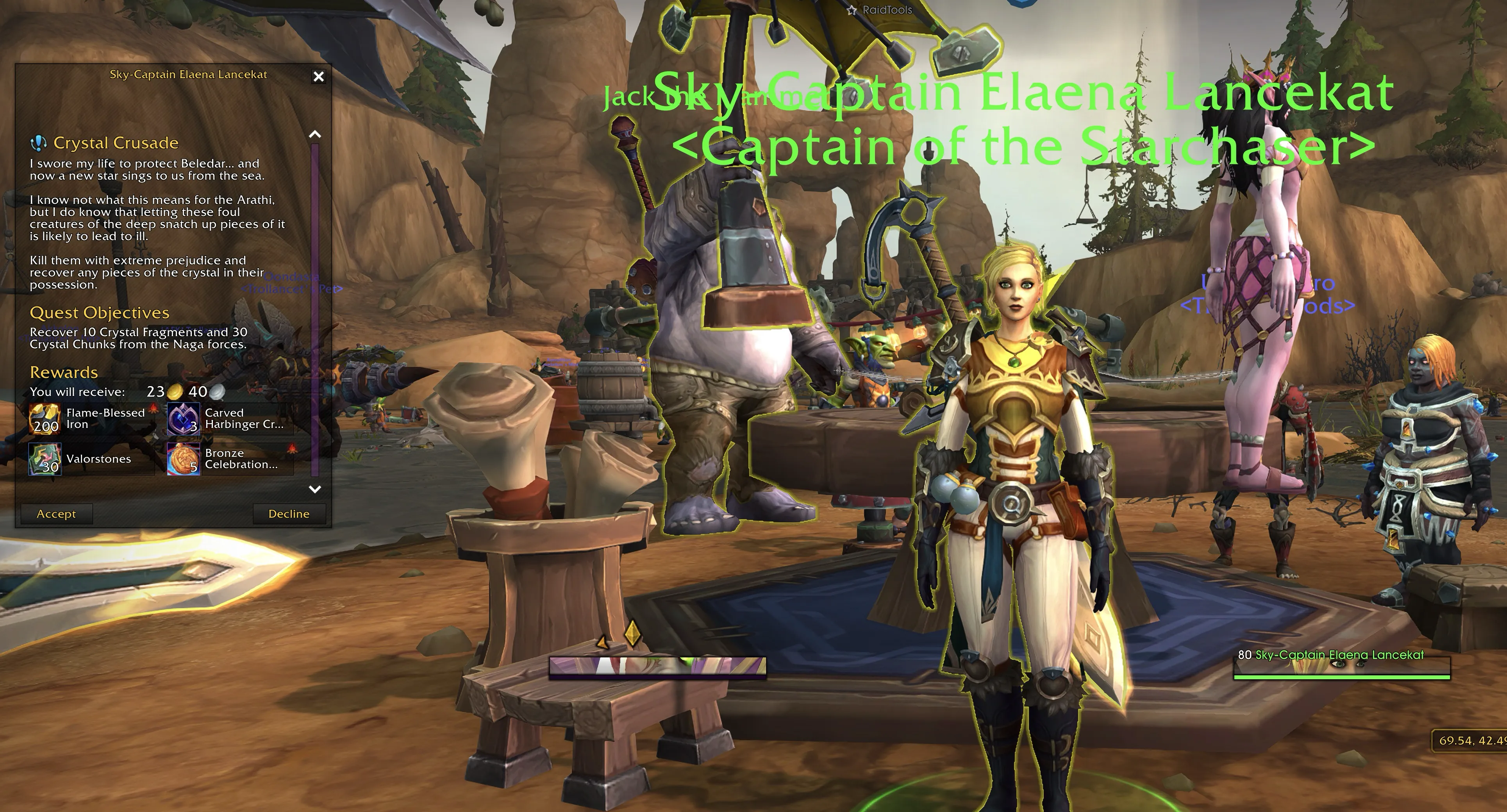Accept the Crystal Crusade quest
Viewport: 1507px width, 812px height.
56,514
